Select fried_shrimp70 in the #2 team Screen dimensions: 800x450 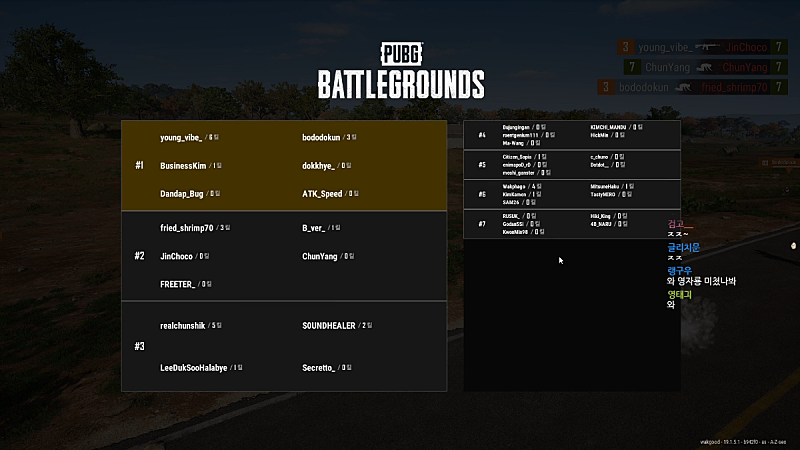pos(187,228)
